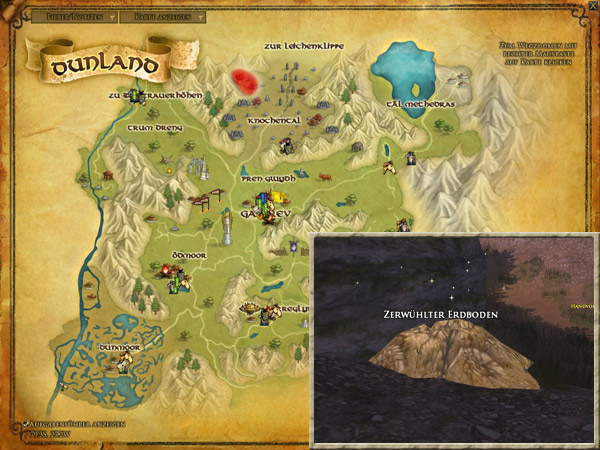Select the campfire marker near Dumoor
The width and height of the screenshot is (600, 450).
[162, 269]
